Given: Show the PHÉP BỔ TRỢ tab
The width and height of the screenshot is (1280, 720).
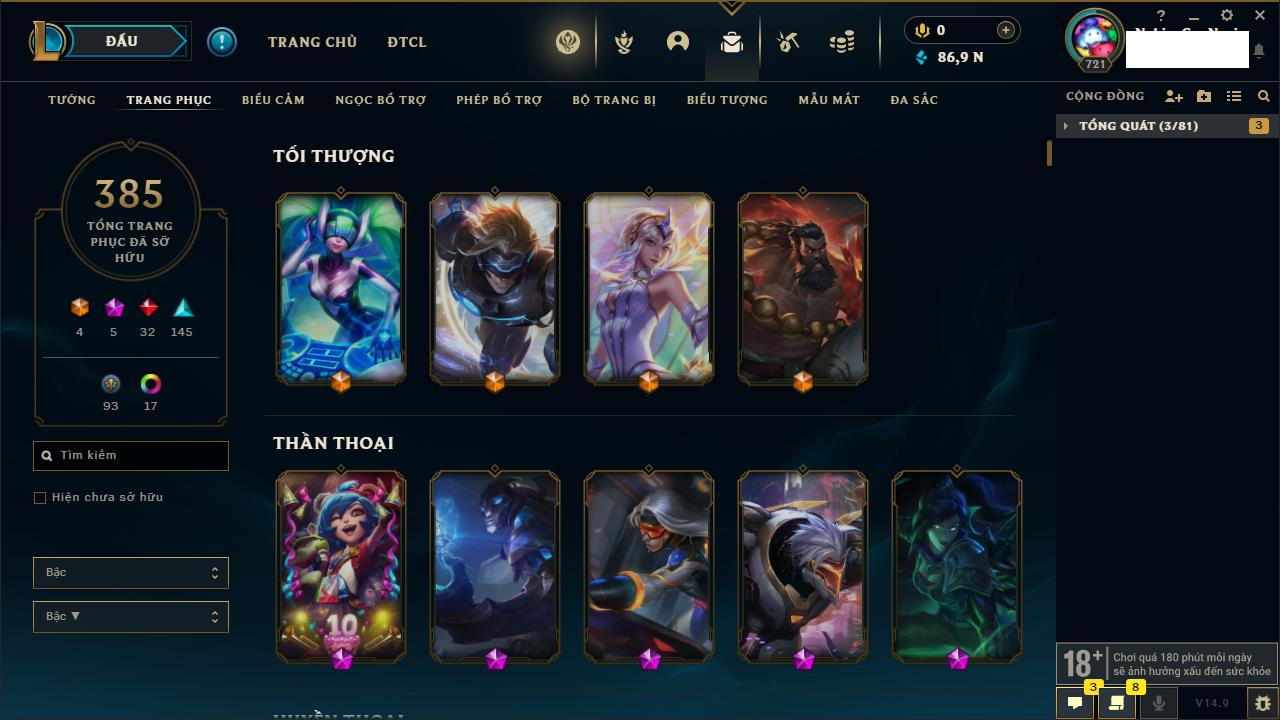Looking at the screenshot, I should pos(499,100).
